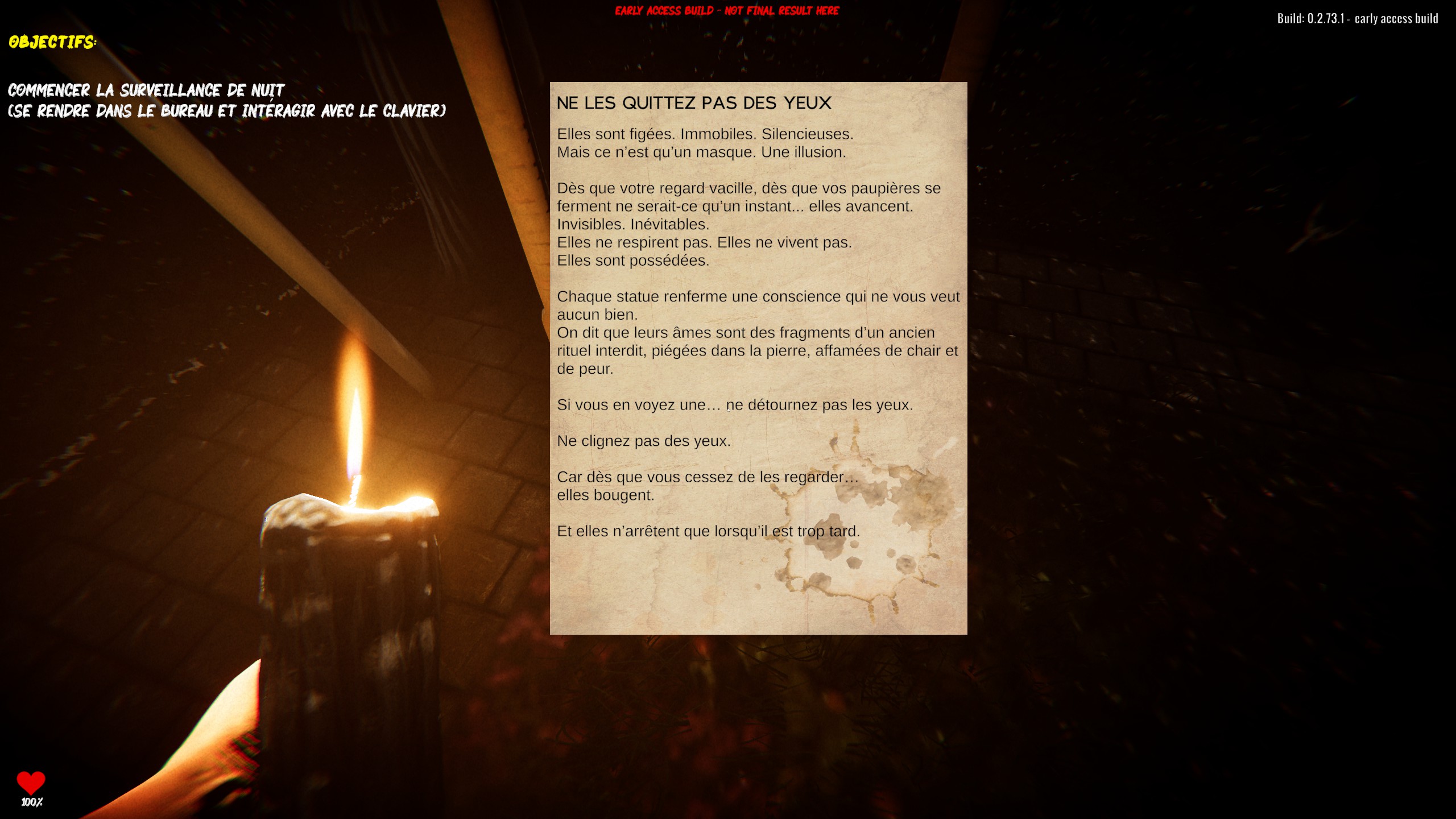Click the parchment note titled Ne les quittez pas des yeux
1456x819 pixels.
point(758,358)
